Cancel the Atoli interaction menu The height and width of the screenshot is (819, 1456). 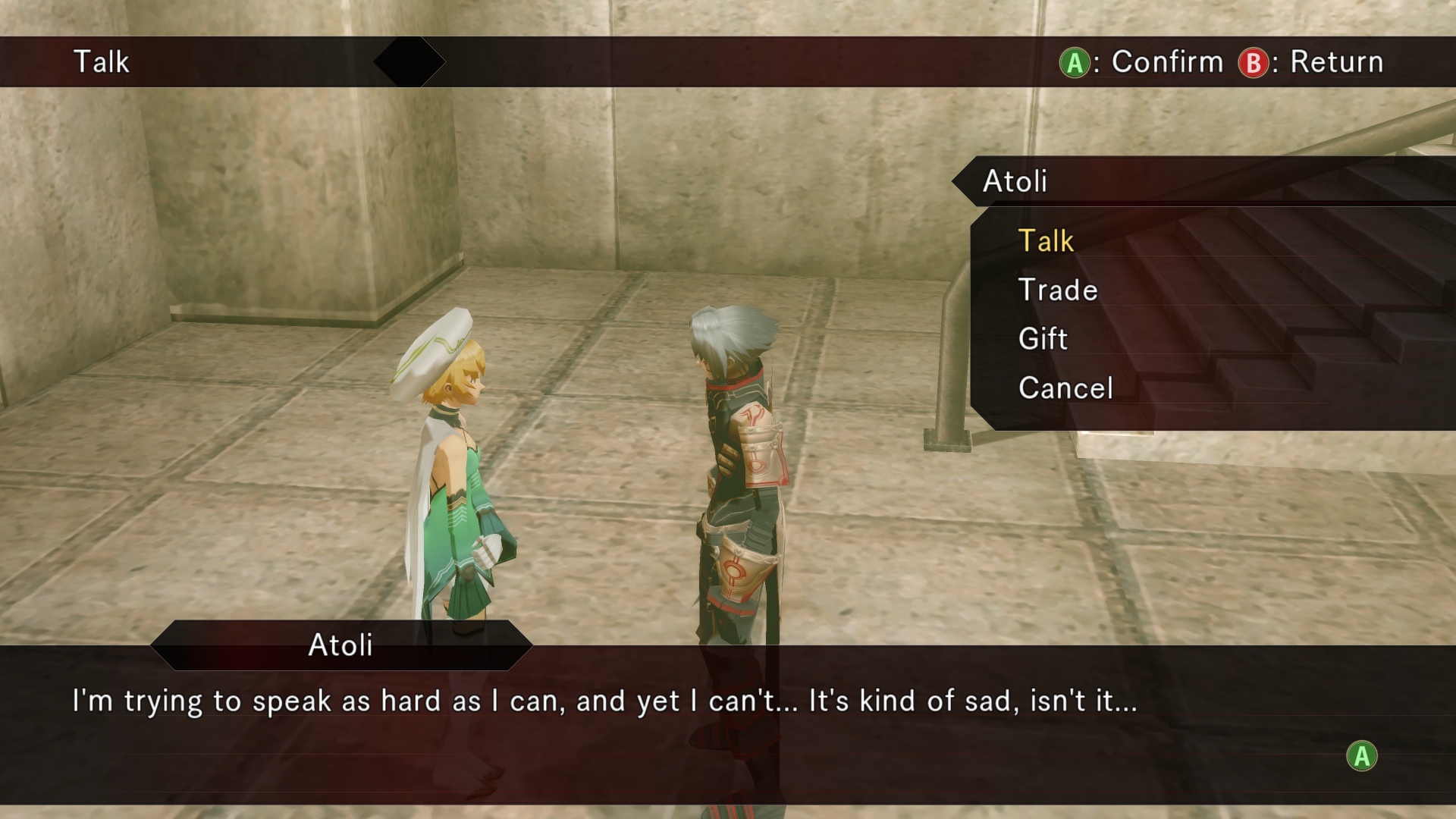(x=1065, y=388)
